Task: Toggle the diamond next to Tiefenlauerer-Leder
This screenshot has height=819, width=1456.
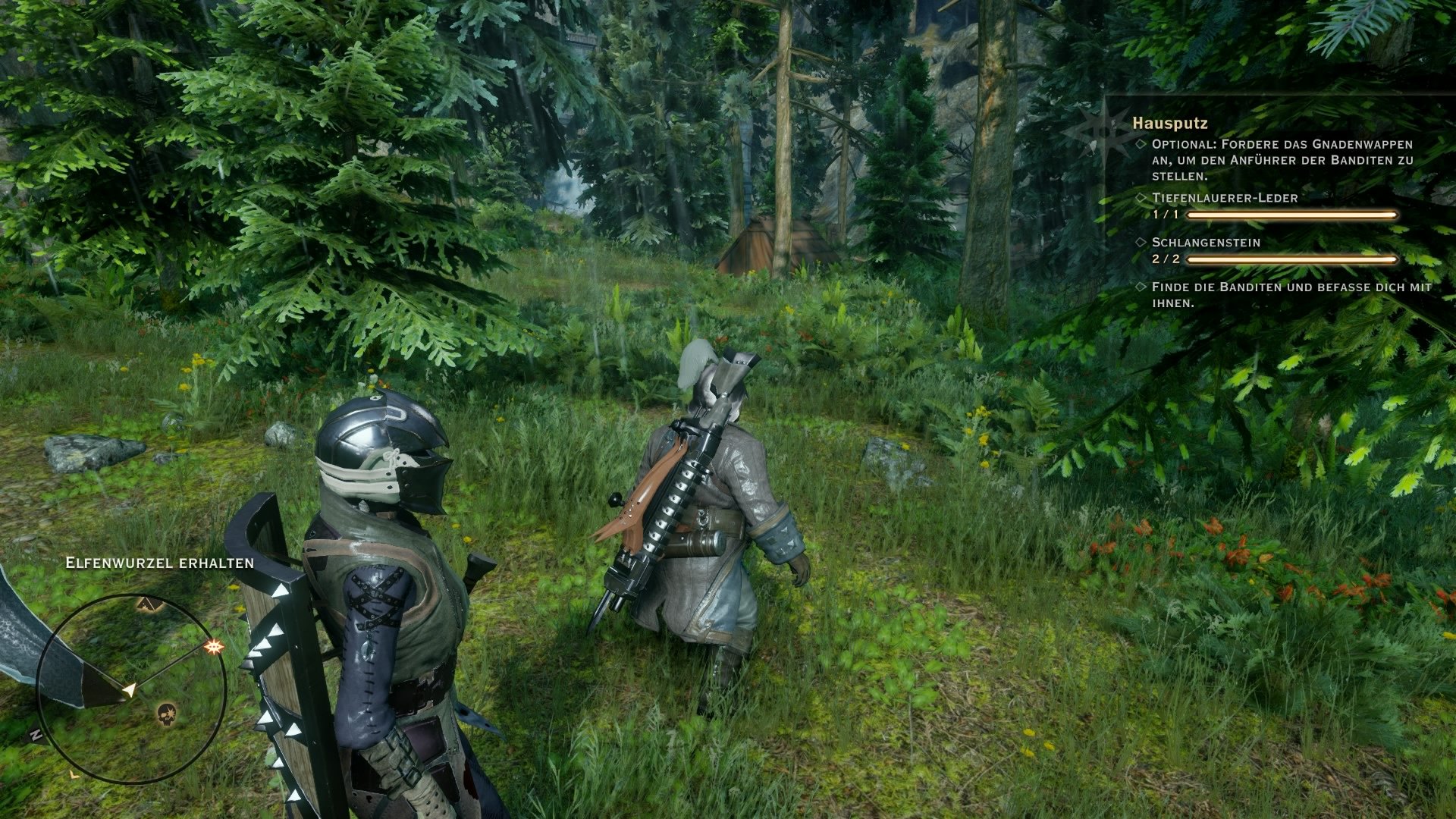Action: click(x=1141, y=197)
